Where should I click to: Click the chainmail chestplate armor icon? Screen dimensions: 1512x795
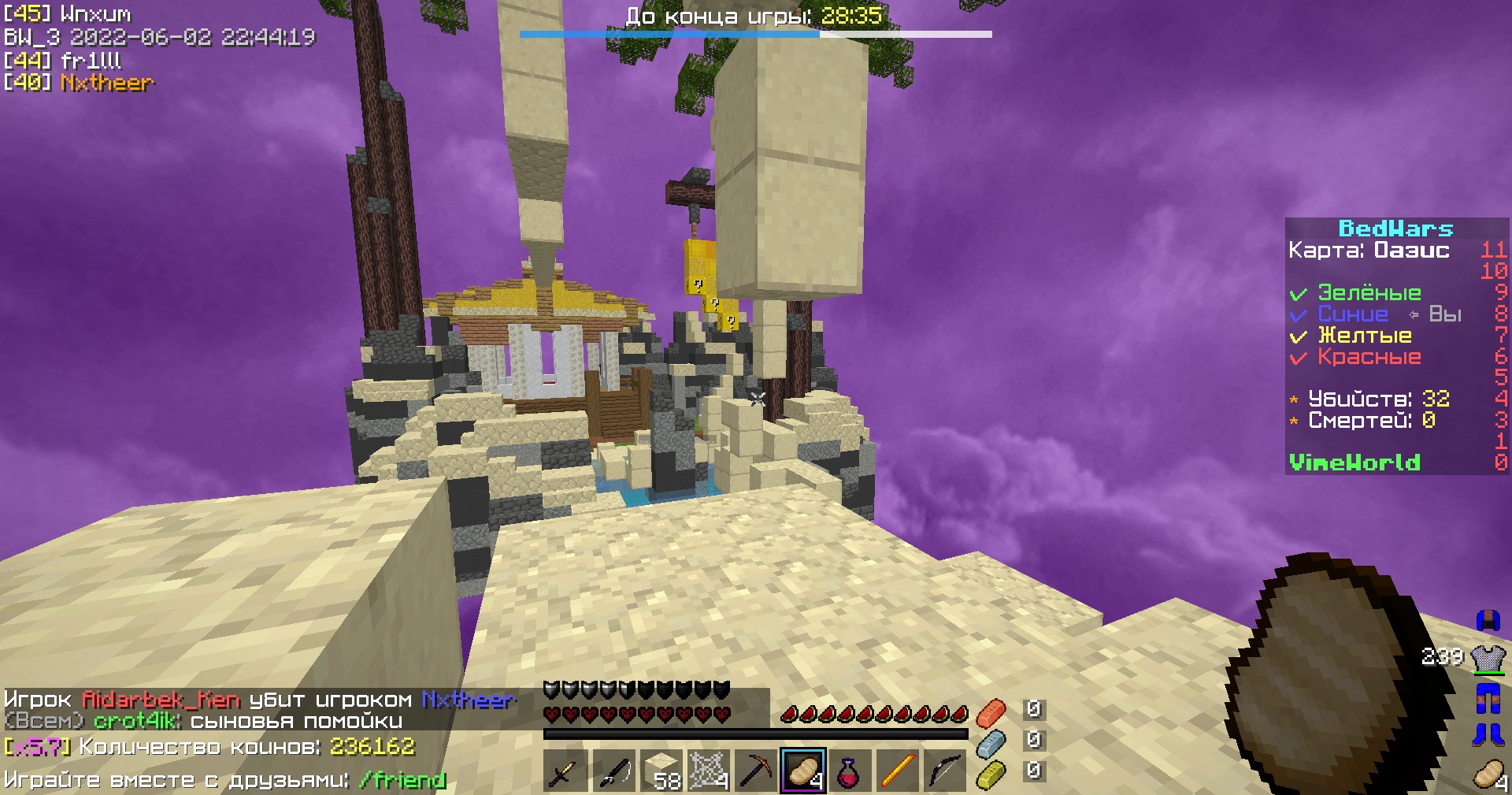(x=1488, y=658)
